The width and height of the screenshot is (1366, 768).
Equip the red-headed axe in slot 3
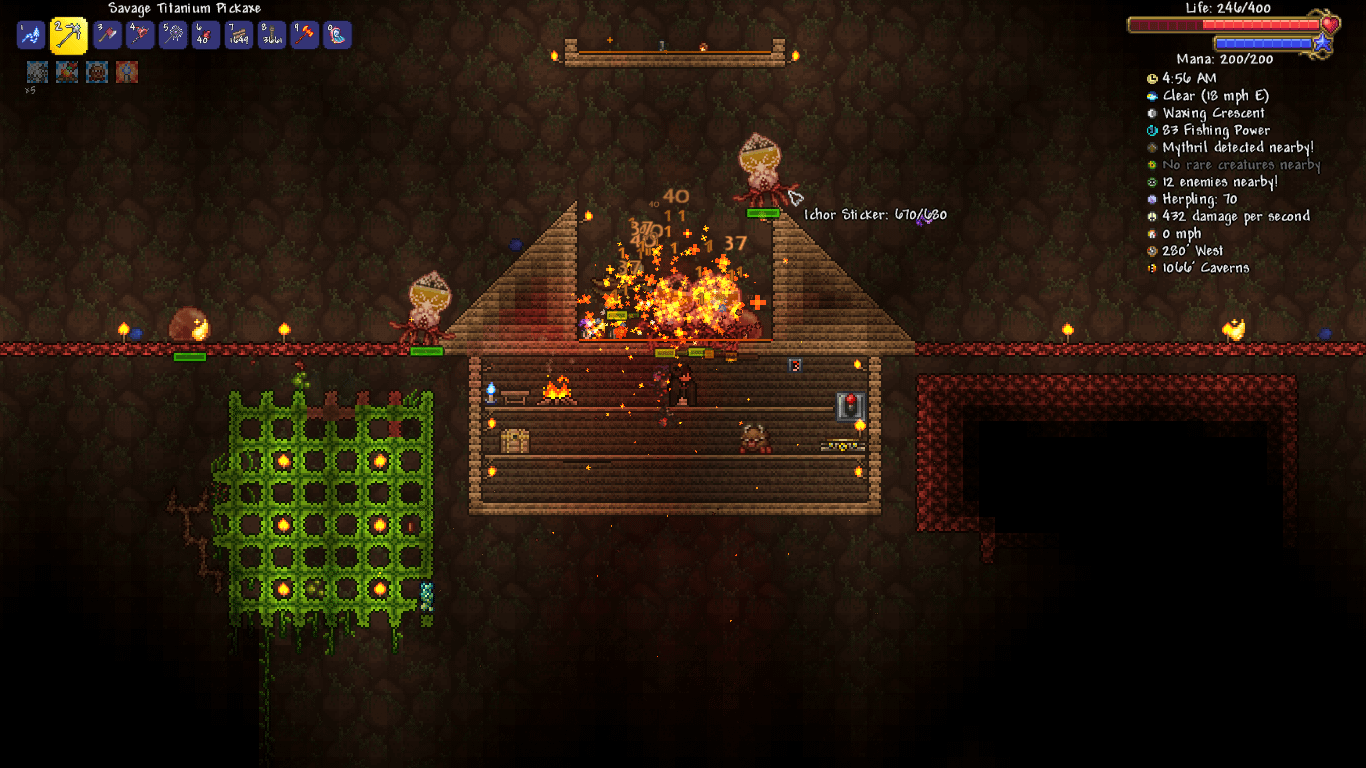[107, 35]
